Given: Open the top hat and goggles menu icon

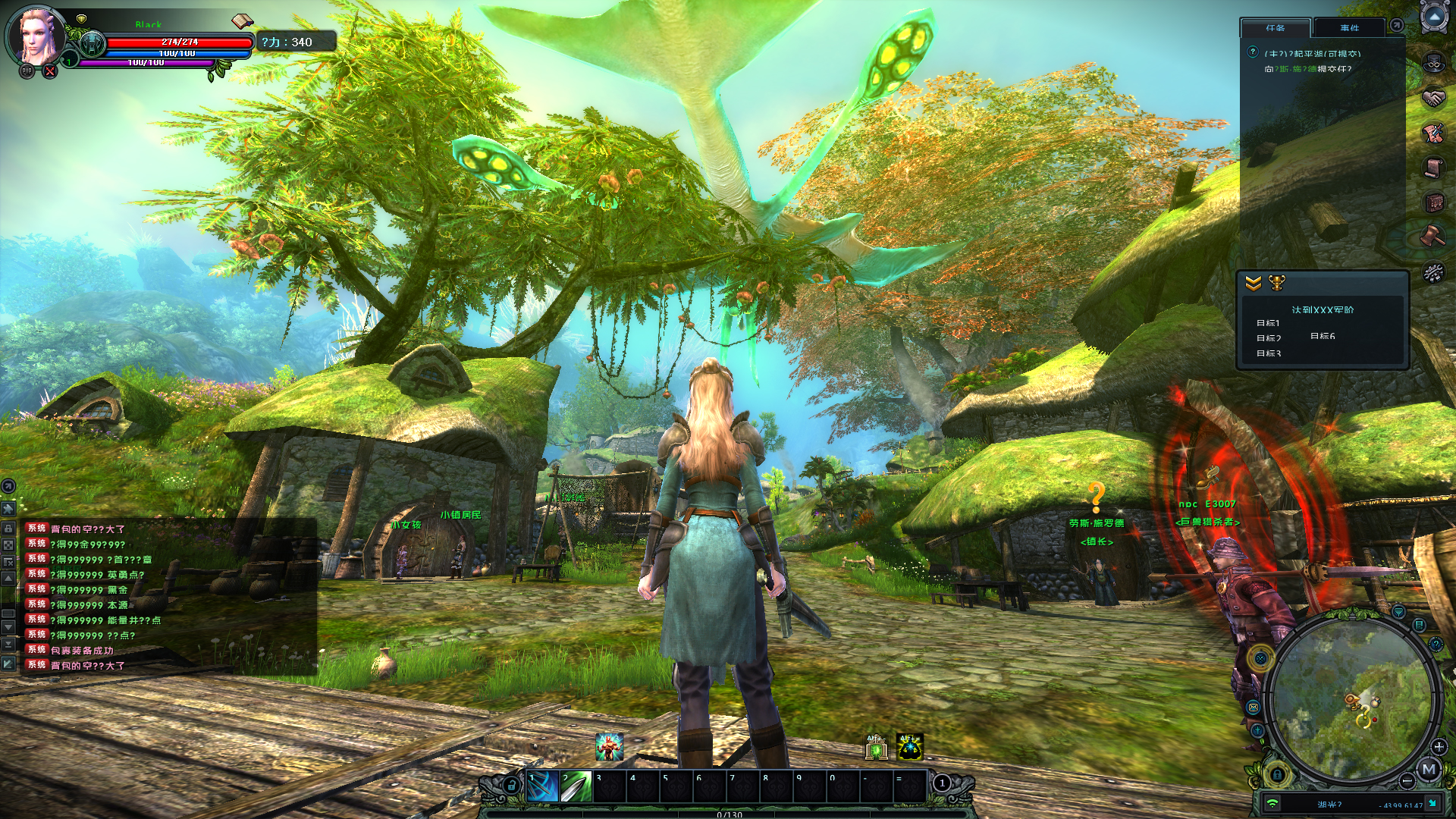Looking at the screenshot, I should [x=1433, y=62].
